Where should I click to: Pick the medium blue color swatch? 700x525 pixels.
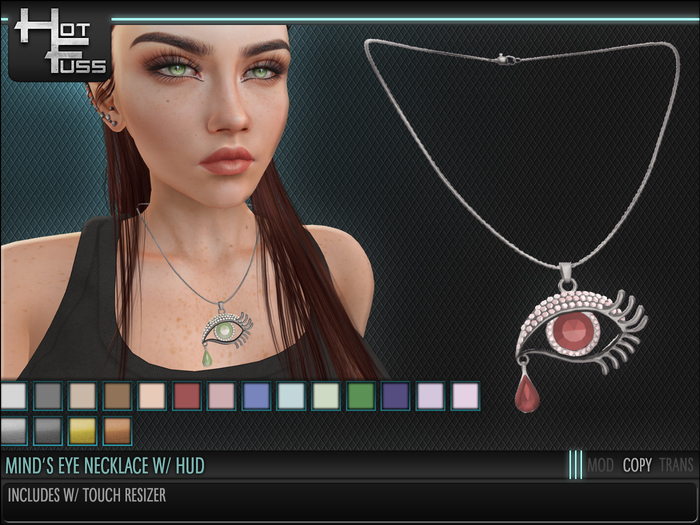pos(256,396)
